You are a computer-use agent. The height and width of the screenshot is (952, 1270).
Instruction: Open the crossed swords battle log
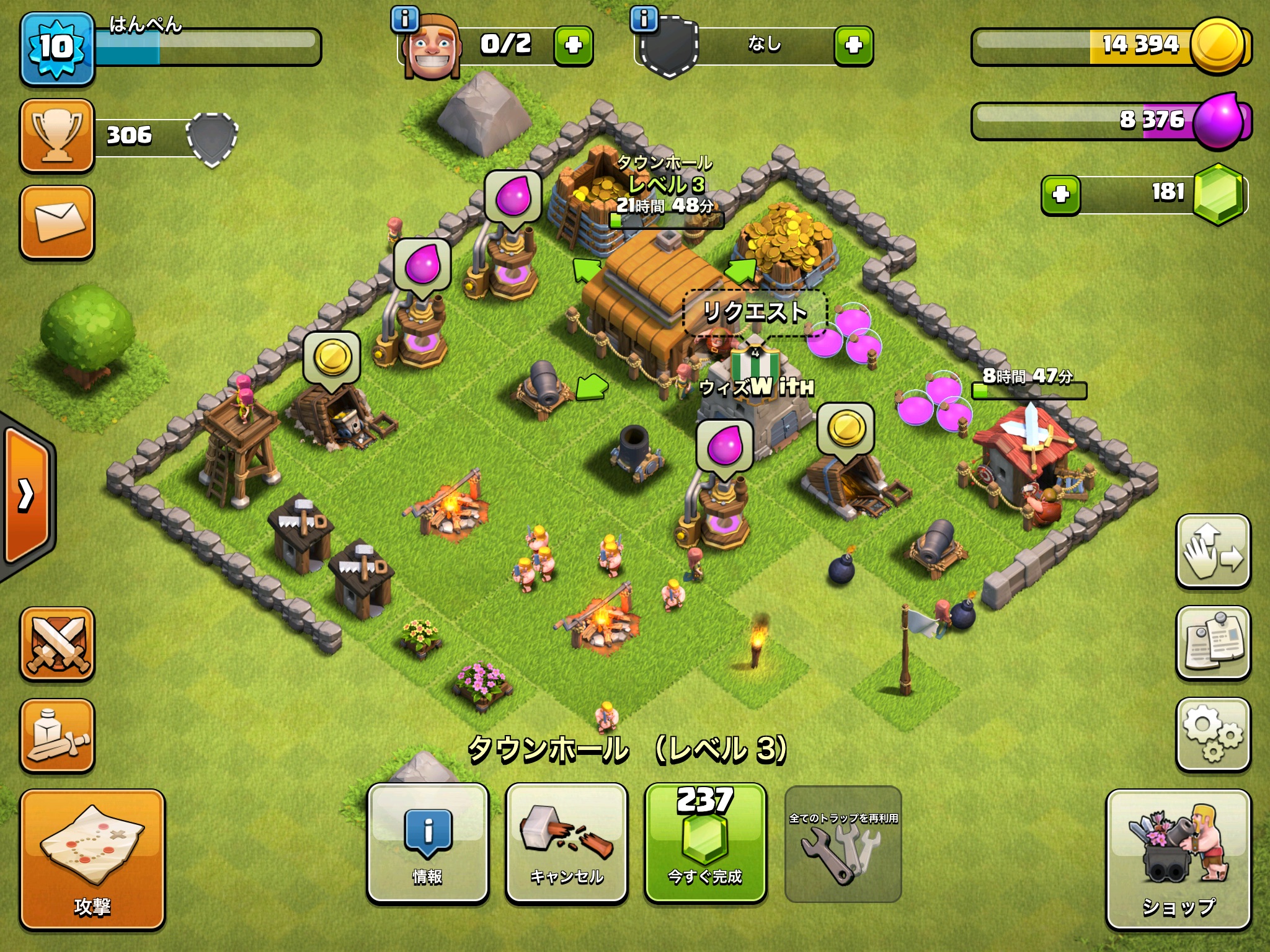(x=57, y=645)
